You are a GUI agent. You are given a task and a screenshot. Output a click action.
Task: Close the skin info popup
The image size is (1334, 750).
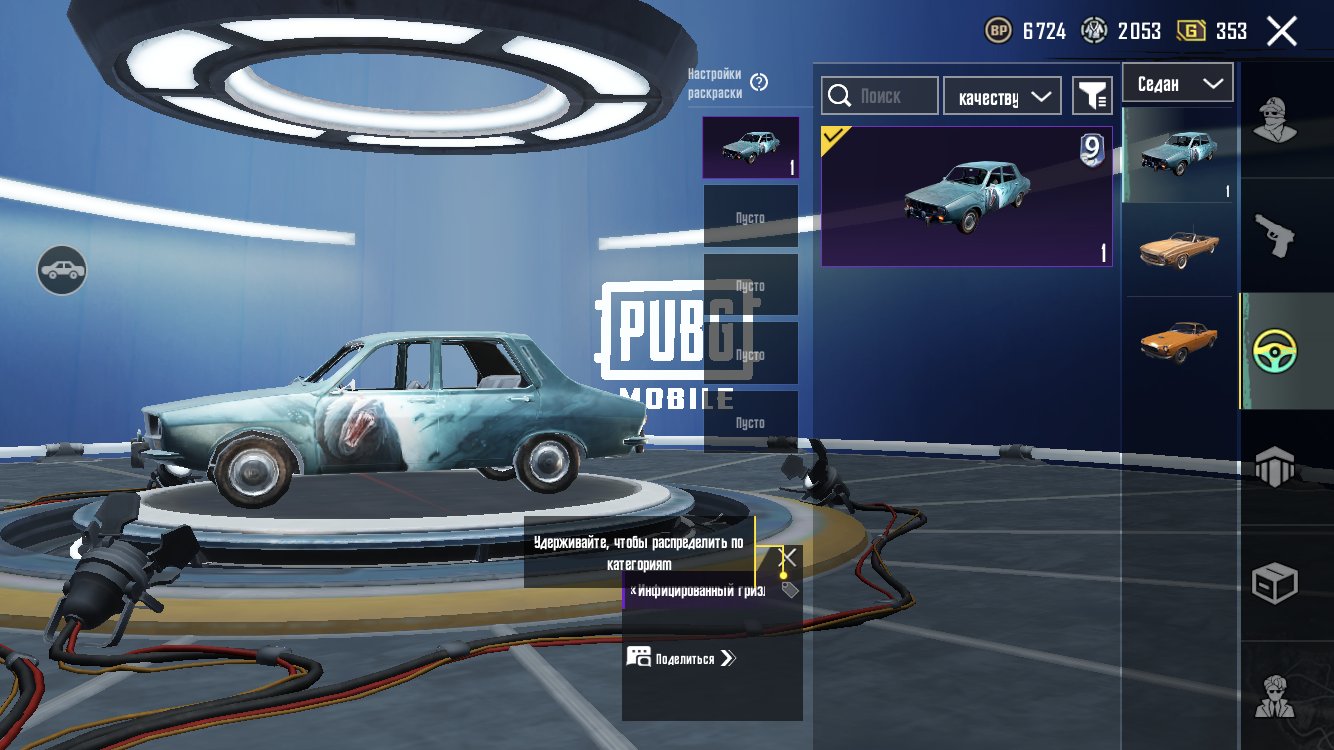pyautogui.click(x=789, y=556)
